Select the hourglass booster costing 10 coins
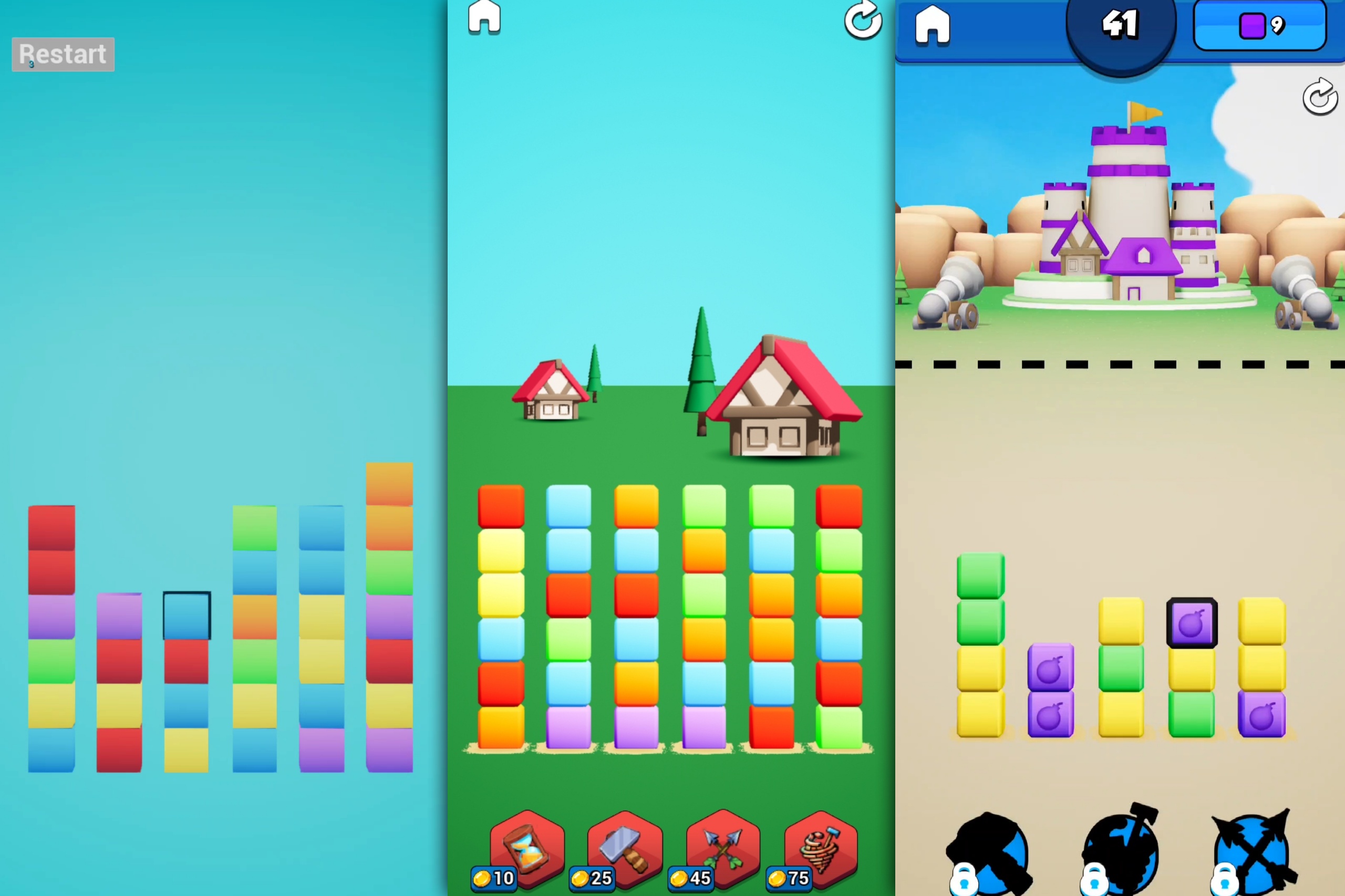The width and height of the screenshot is (1345, 896). click(527, 849)
